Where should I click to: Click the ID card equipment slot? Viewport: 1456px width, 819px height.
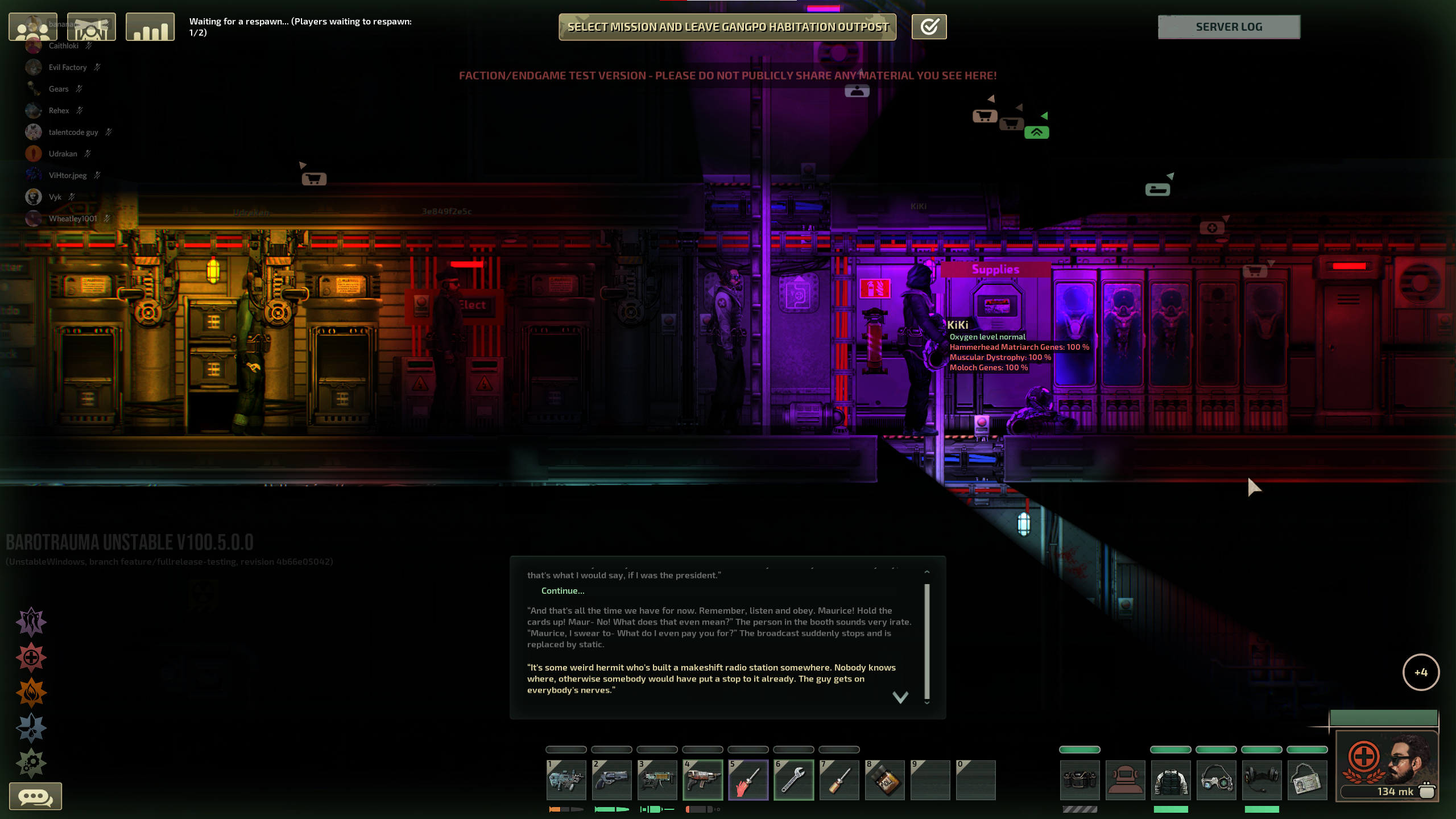[x=1307, y=780]
